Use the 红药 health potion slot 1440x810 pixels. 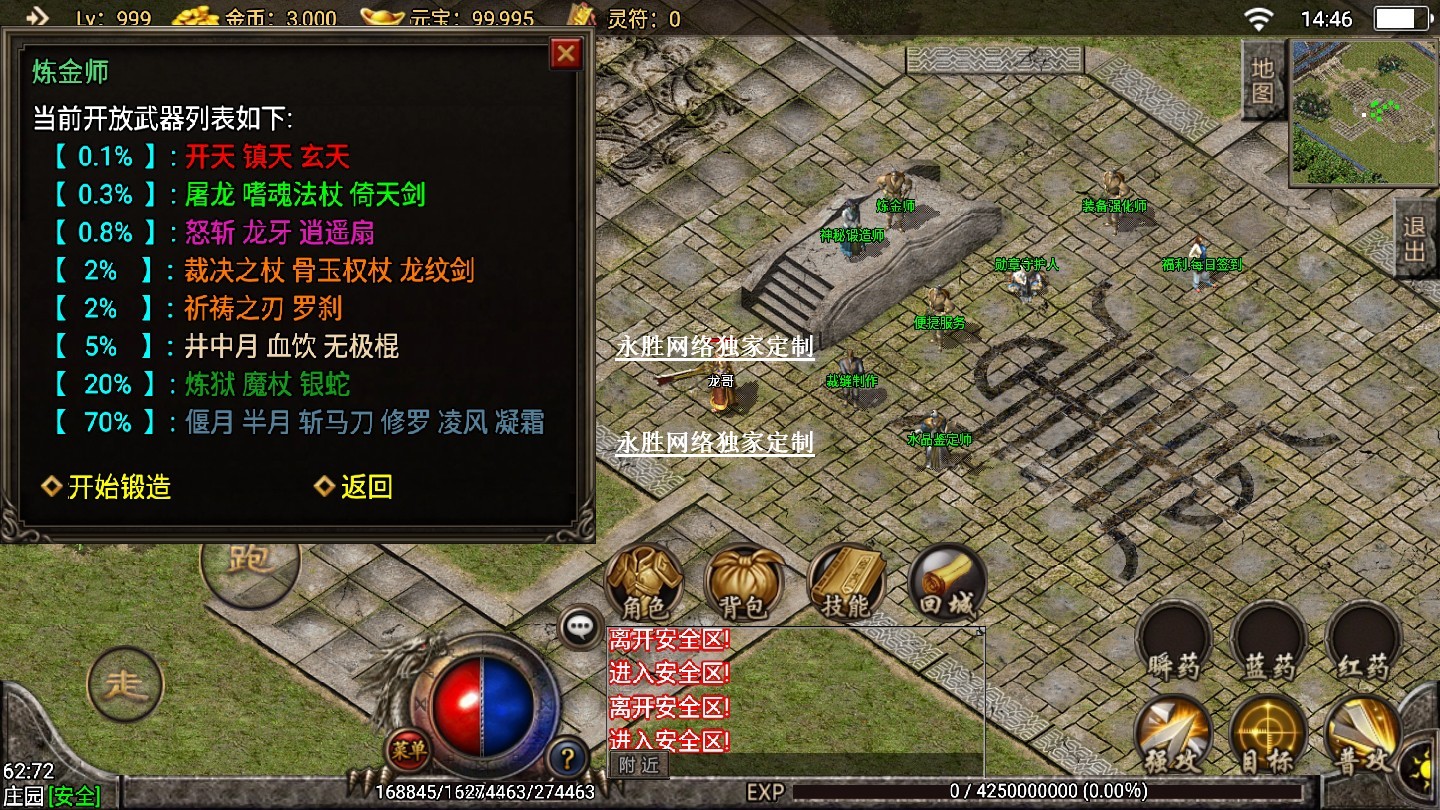point(1363,642)
